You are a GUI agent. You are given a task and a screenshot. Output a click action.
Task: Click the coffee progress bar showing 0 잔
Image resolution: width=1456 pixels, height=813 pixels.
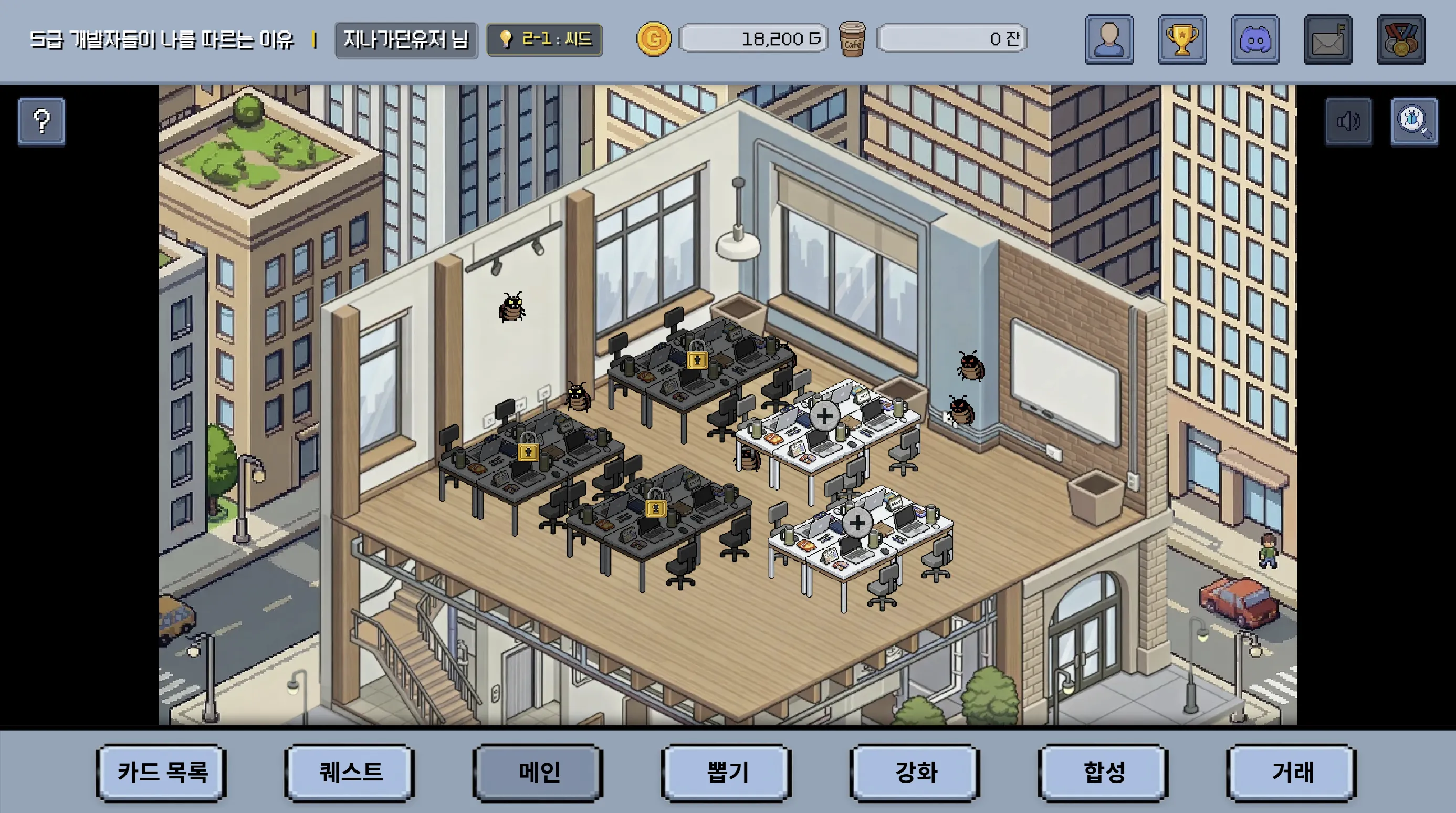pyautogui.click(x=950, y=39)
